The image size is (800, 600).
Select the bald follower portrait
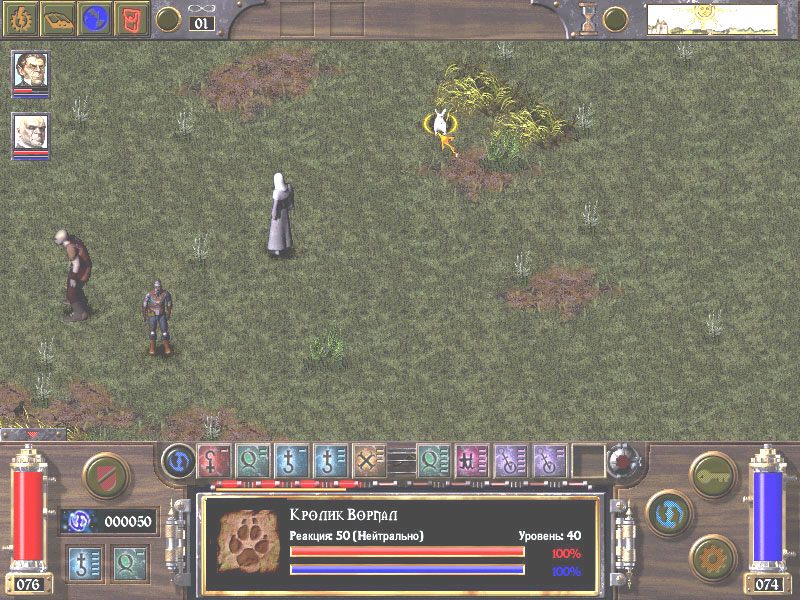point(30,133)
